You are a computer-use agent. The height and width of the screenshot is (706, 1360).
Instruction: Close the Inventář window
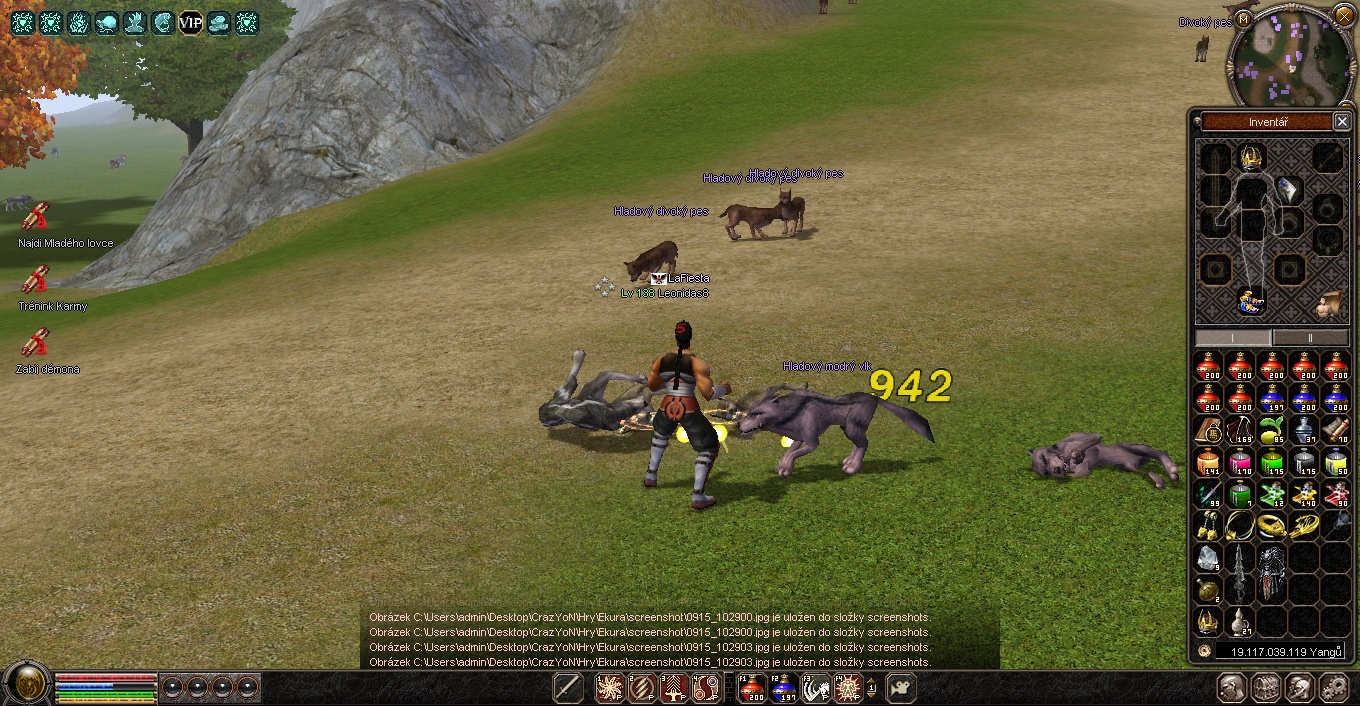click(x=1341, y=122)
